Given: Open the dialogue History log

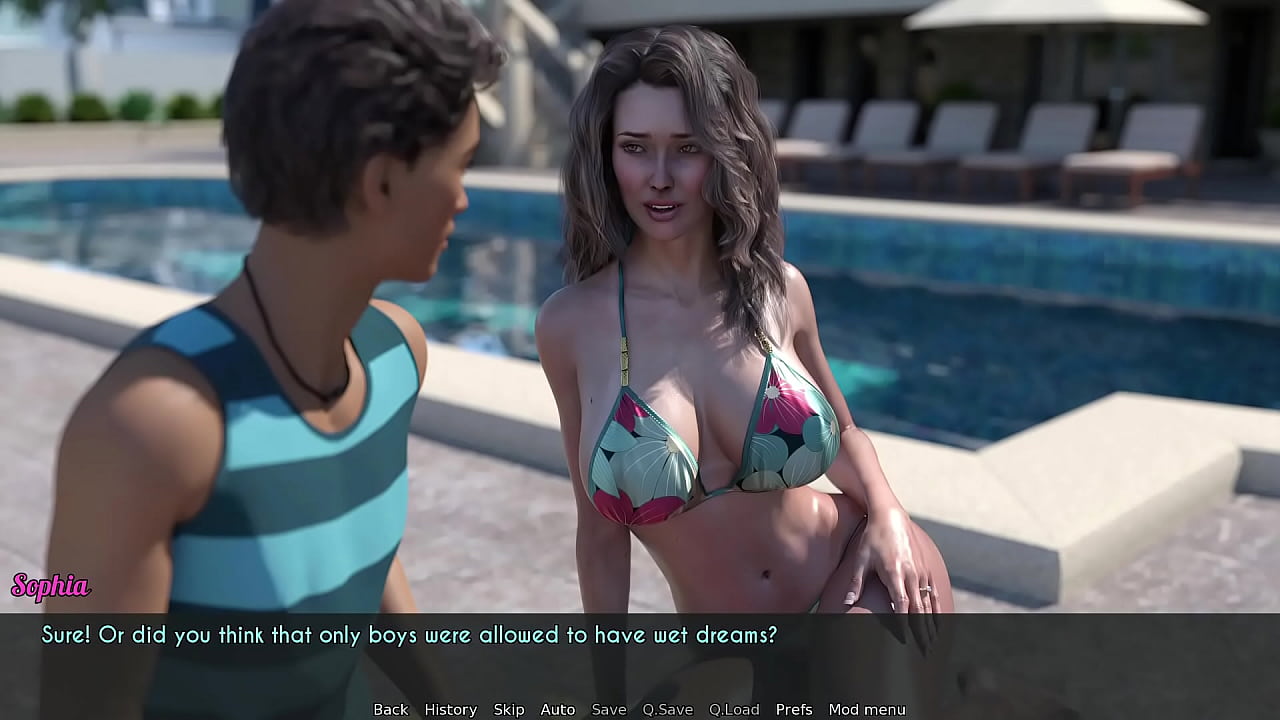Looking at the screenshot, I should click(450, 709).
